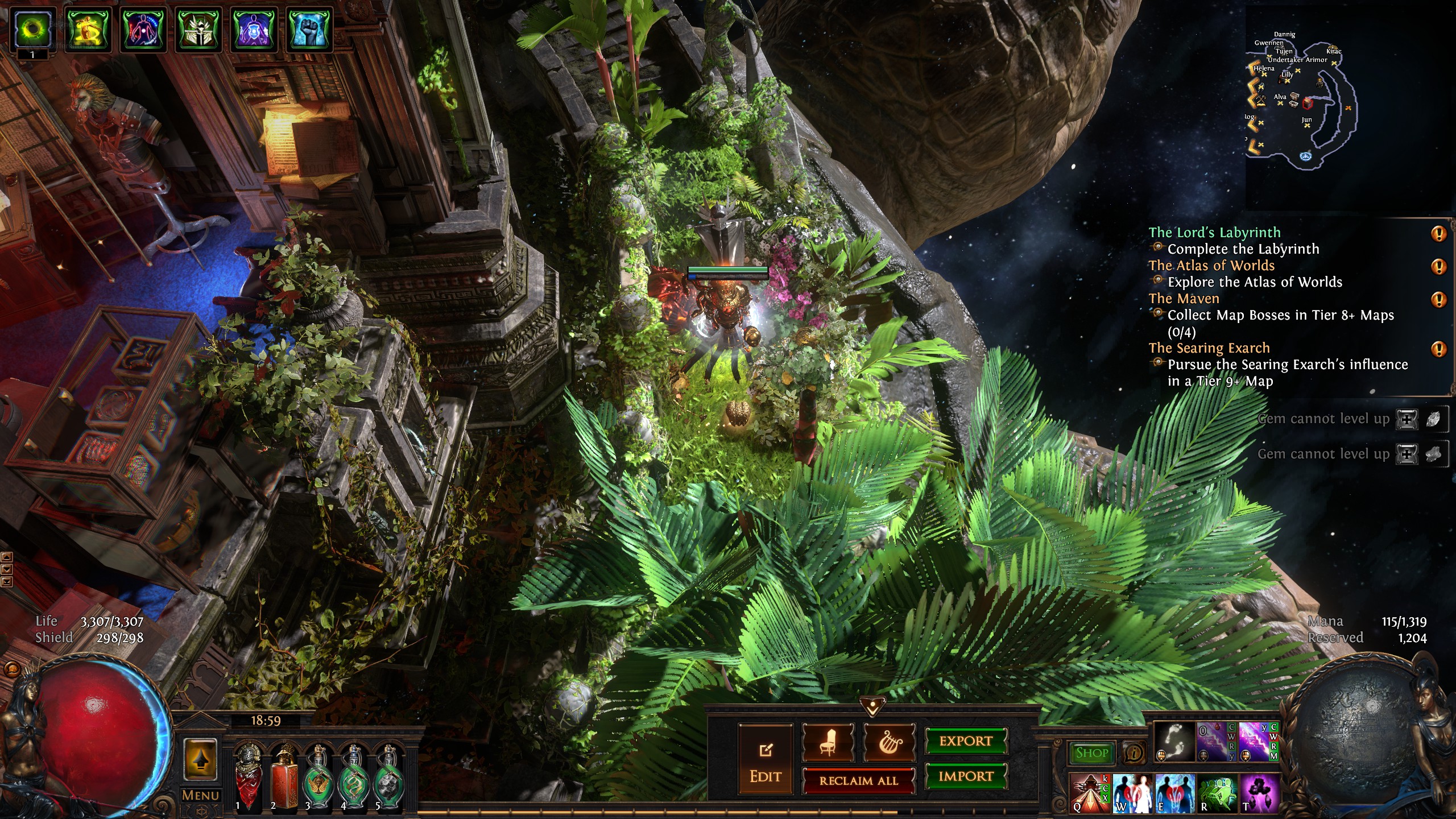Click the chair decorations button
Viewport: 1456px width, 819px height.
point(828,742)
